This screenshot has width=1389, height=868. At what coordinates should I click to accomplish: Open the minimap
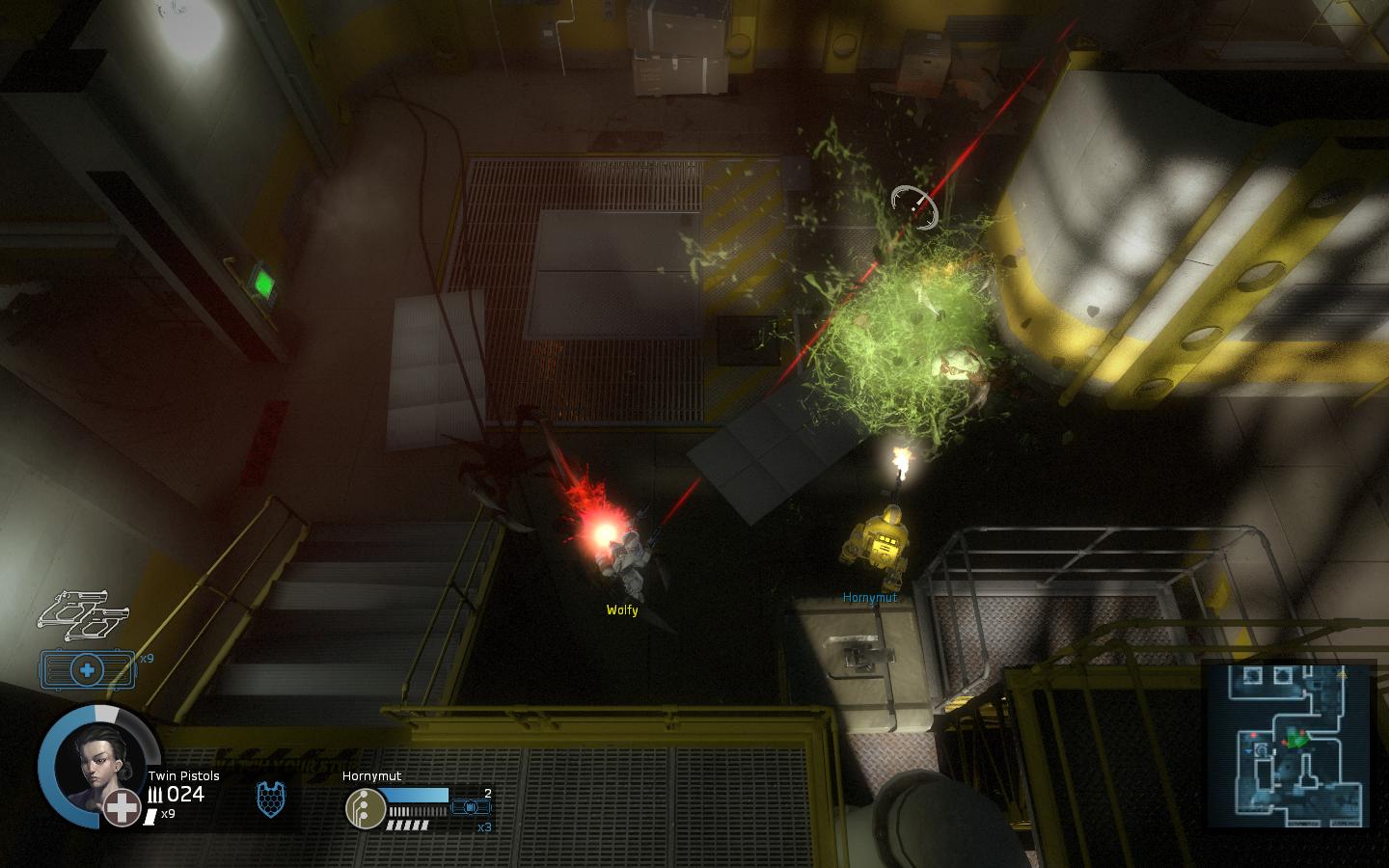coord(1287,745)
